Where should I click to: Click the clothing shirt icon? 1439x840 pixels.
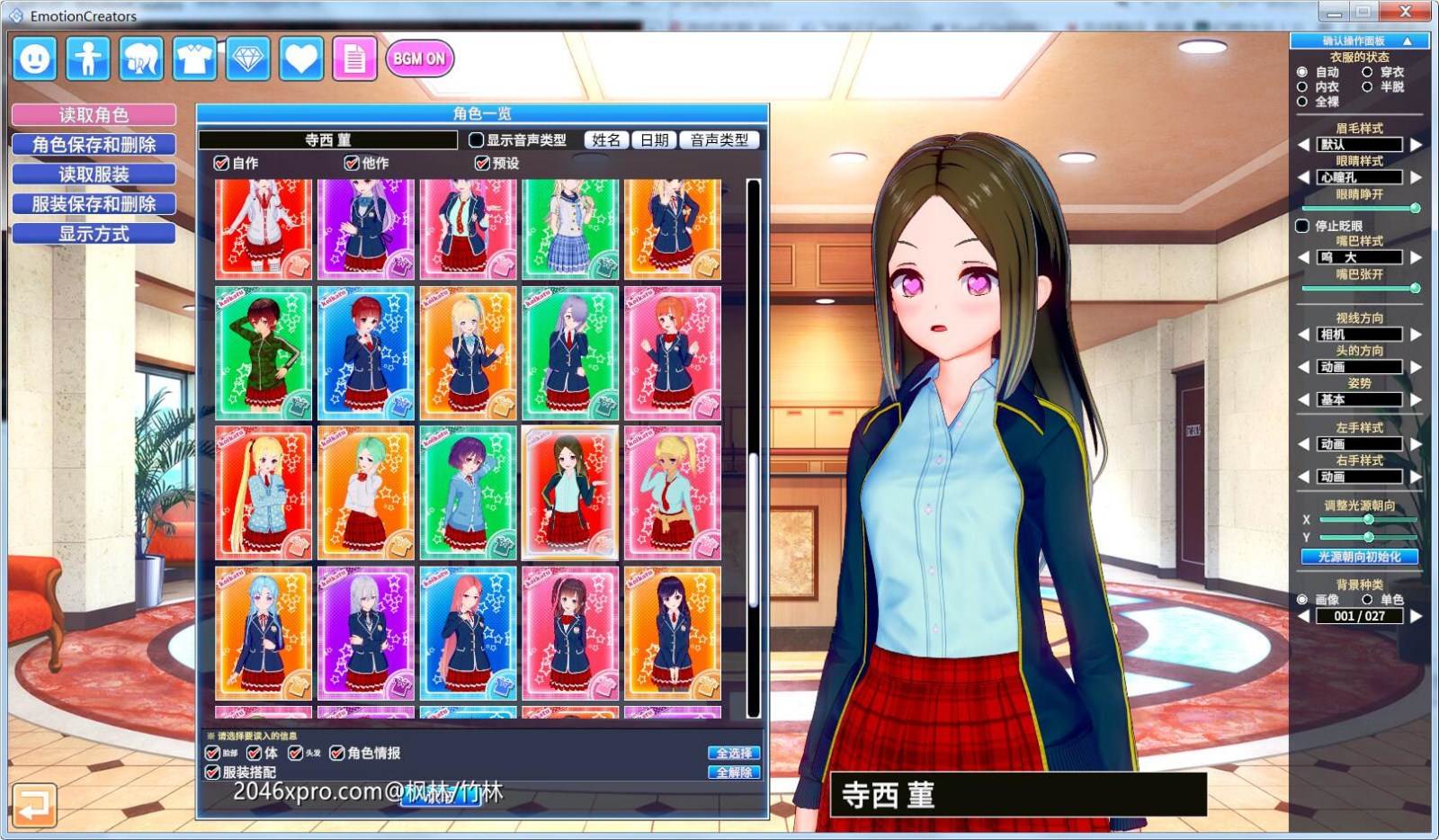[194, 59]
